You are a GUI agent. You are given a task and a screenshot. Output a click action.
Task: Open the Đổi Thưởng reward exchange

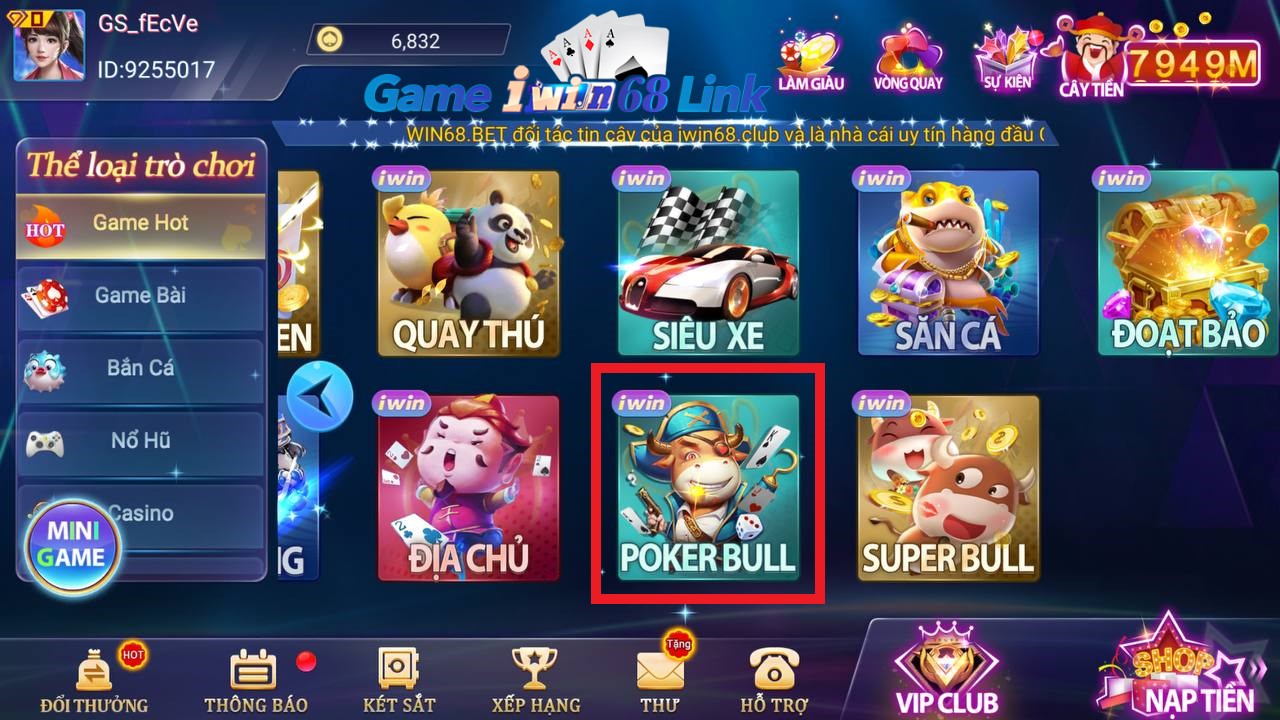click(94, 680)
